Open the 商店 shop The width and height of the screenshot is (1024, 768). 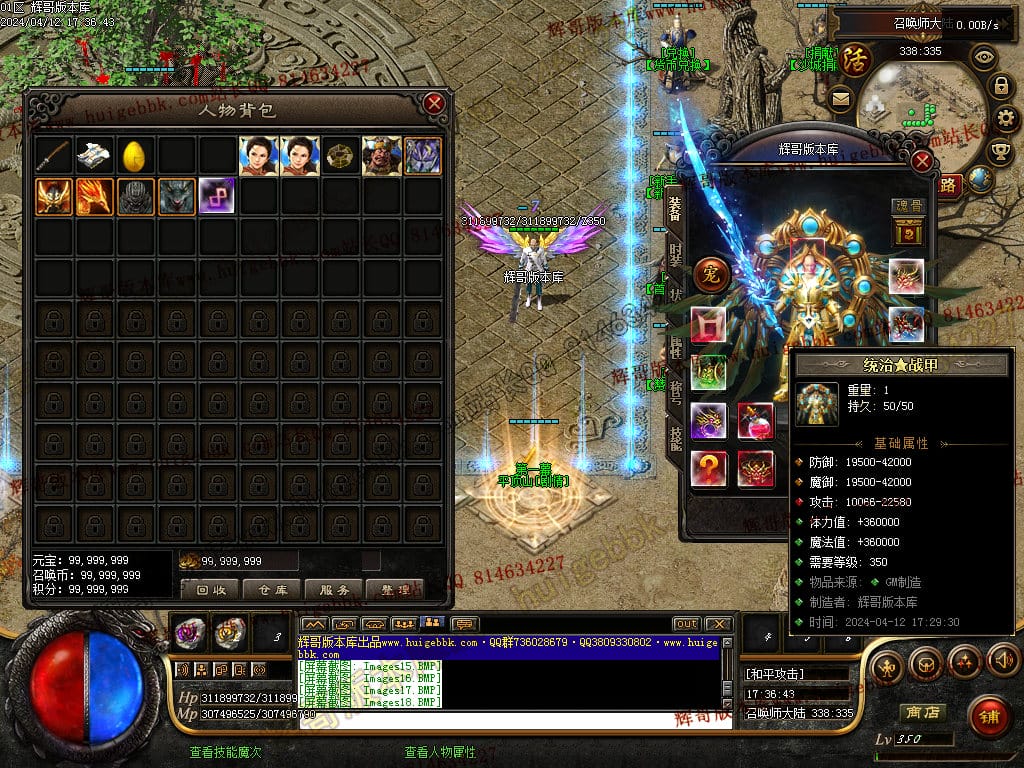(x=922, y=712)
